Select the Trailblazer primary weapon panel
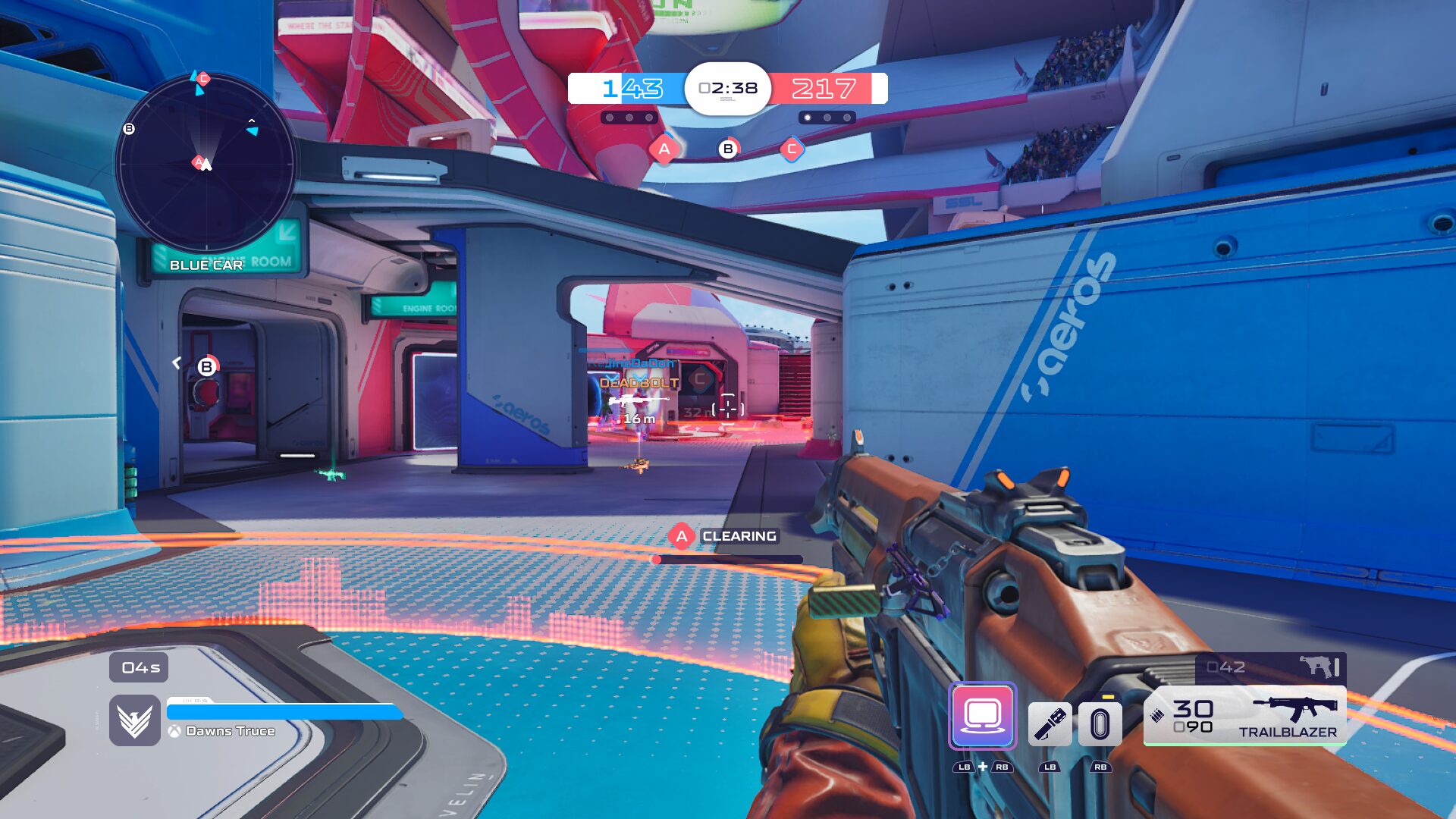Screen dimensions: 1456x819 pyautogui.click(x=1244, y=716)
